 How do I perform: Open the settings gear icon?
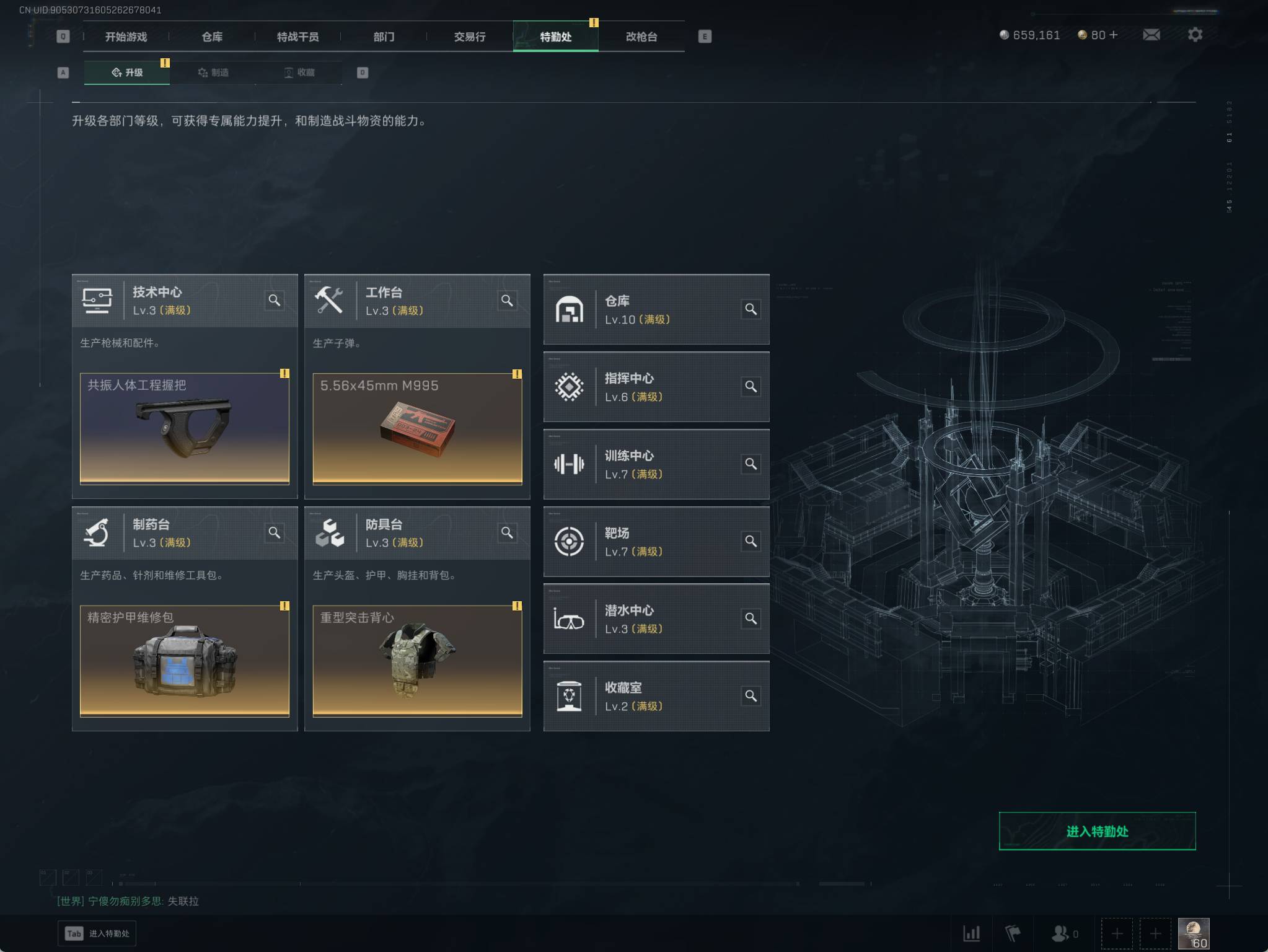click(1195, 35)
